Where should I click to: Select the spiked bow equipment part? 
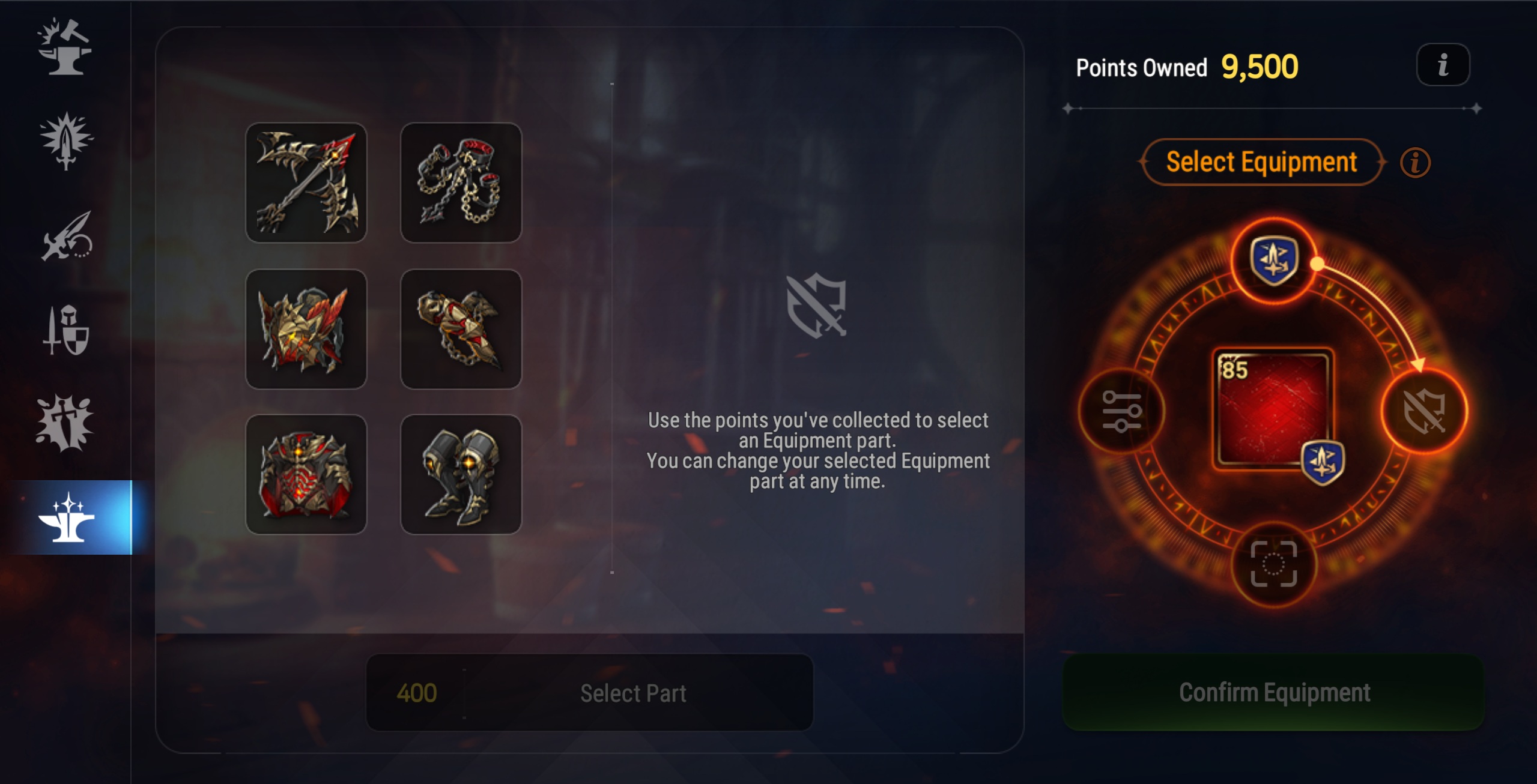coord(306,182)
